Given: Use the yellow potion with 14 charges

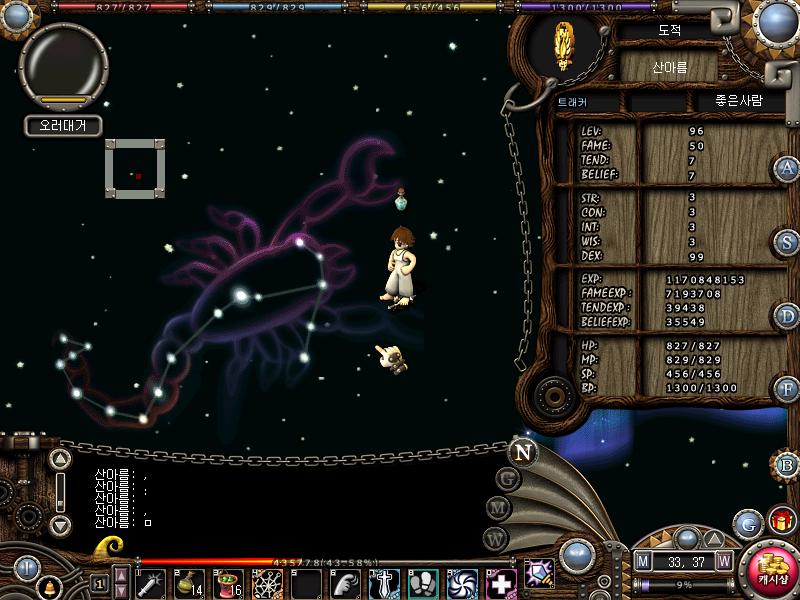Looking at the screenshot, I should click(x=189, y=583).
